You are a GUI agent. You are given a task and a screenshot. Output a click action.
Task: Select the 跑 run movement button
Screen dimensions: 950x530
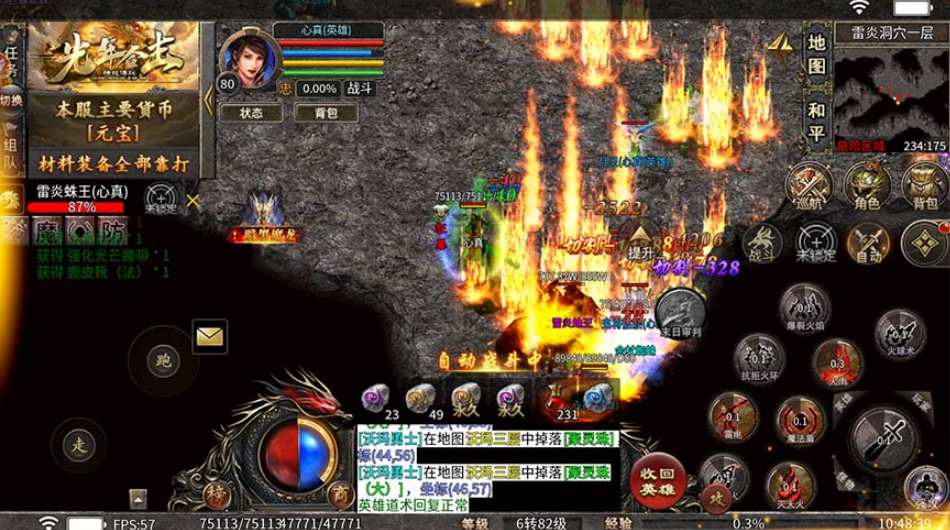coord(164,359)
